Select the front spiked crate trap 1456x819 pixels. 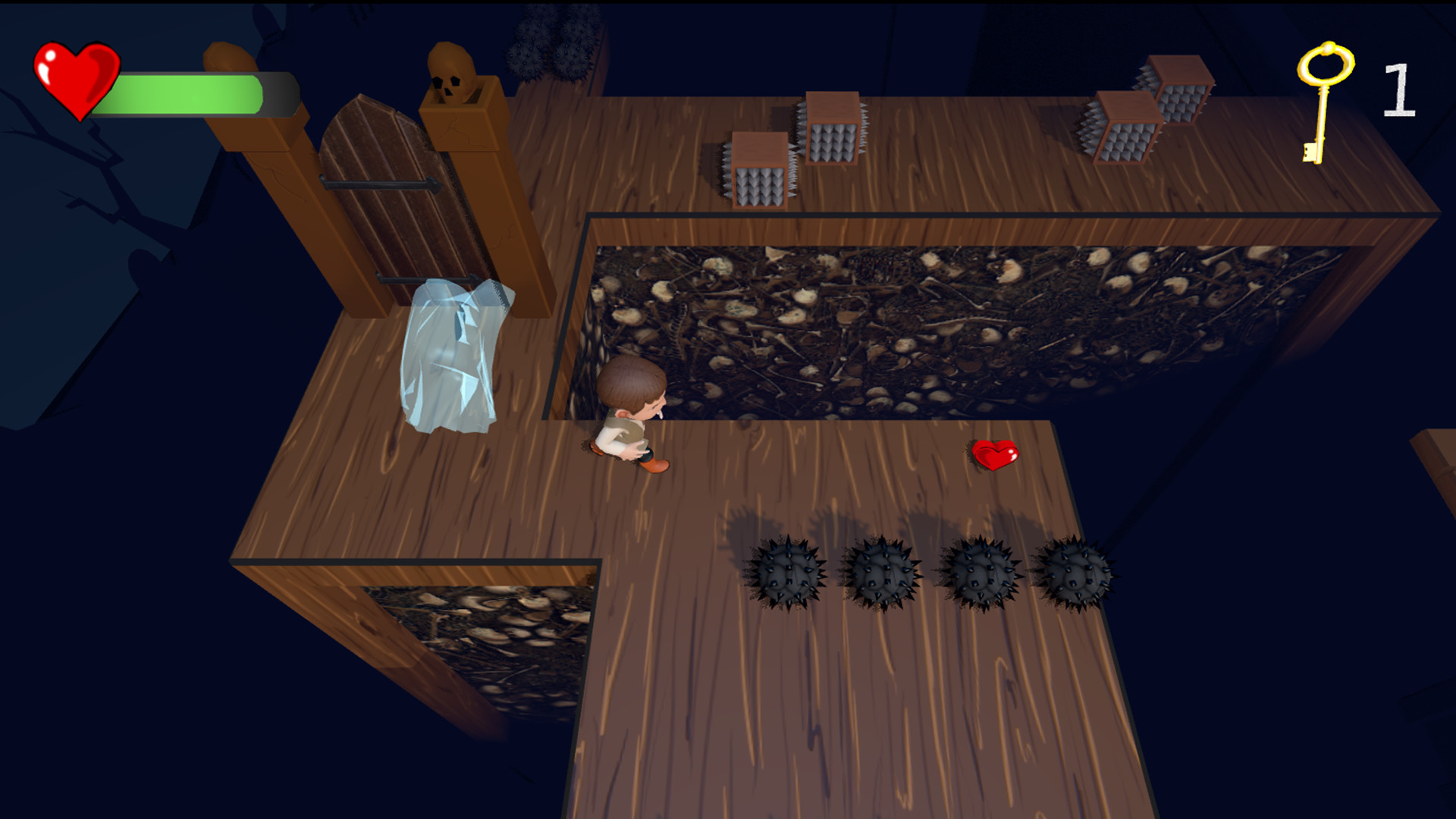(x=758, y=171)
